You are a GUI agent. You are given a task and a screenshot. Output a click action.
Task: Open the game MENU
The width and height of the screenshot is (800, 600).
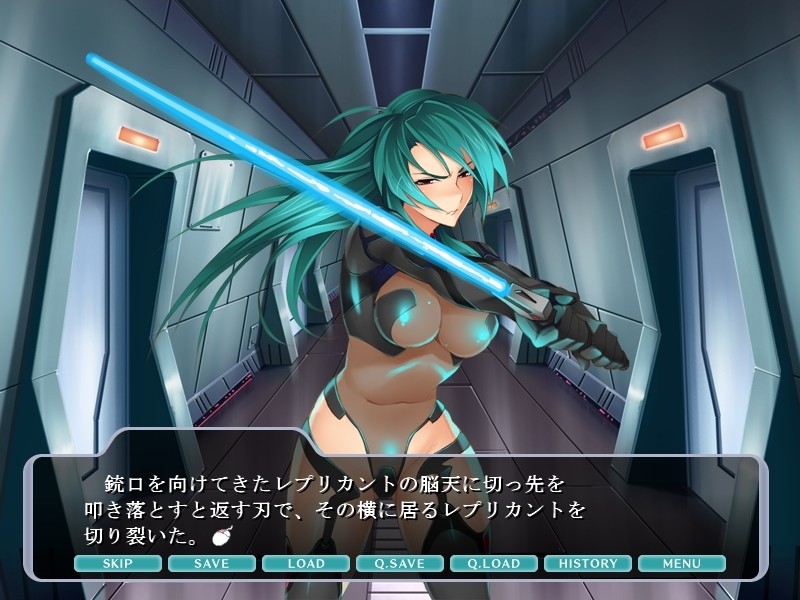point(682,563)
